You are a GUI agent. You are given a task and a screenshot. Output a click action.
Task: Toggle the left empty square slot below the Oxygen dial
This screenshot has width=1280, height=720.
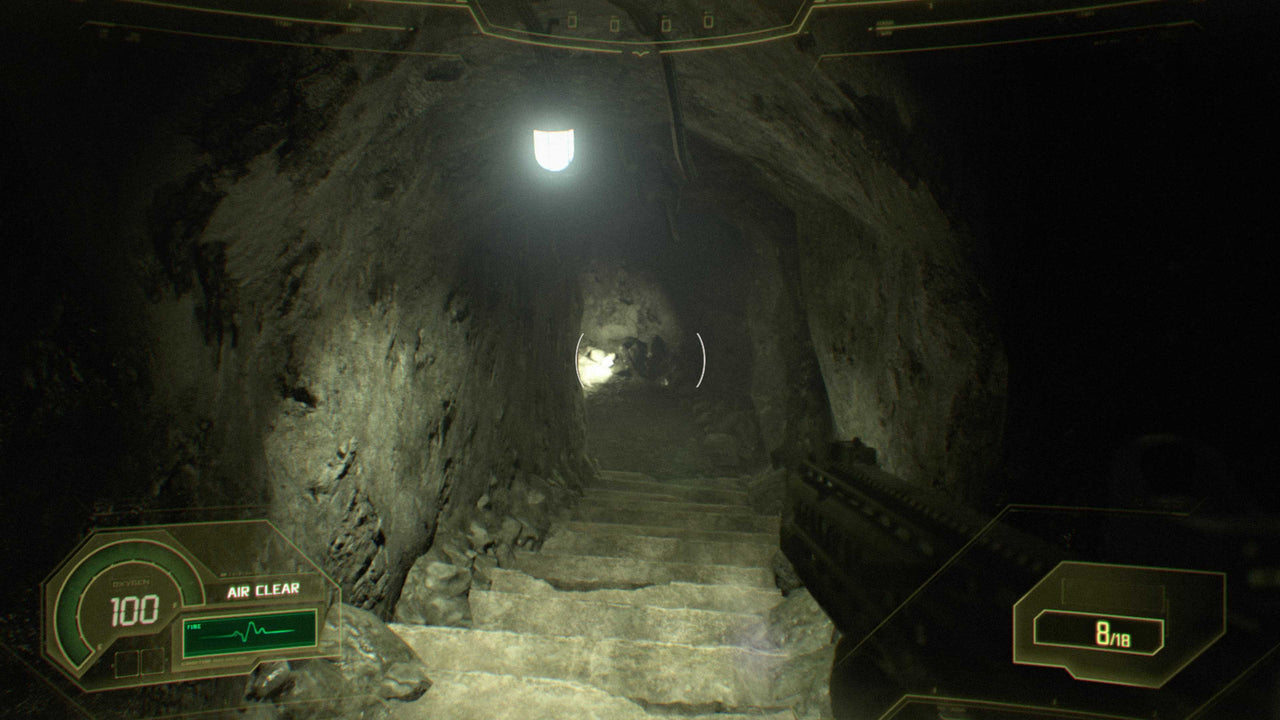point(127,663)
